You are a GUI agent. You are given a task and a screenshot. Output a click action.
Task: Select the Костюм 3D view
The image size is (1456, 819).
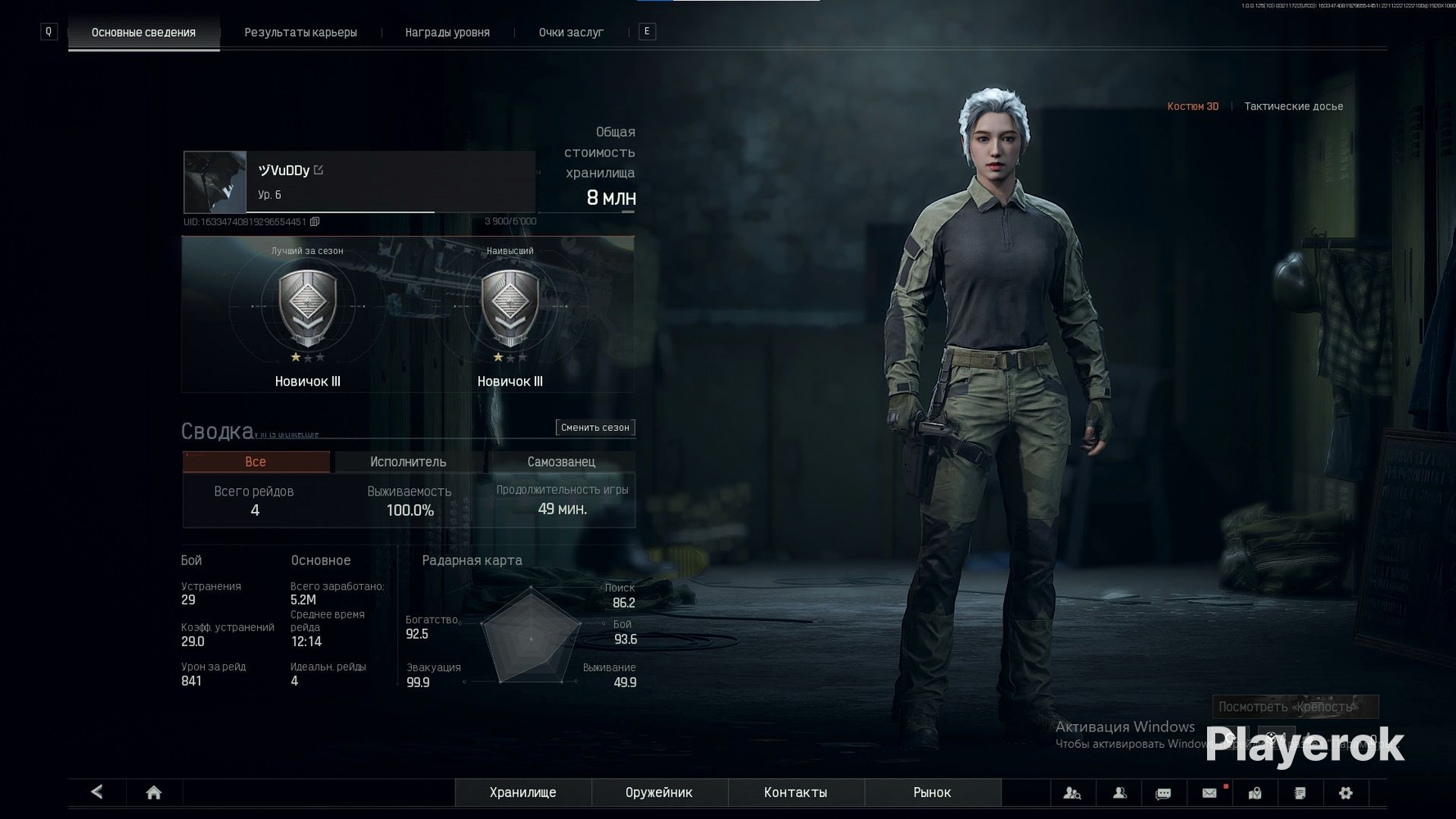click(1192, 106)
